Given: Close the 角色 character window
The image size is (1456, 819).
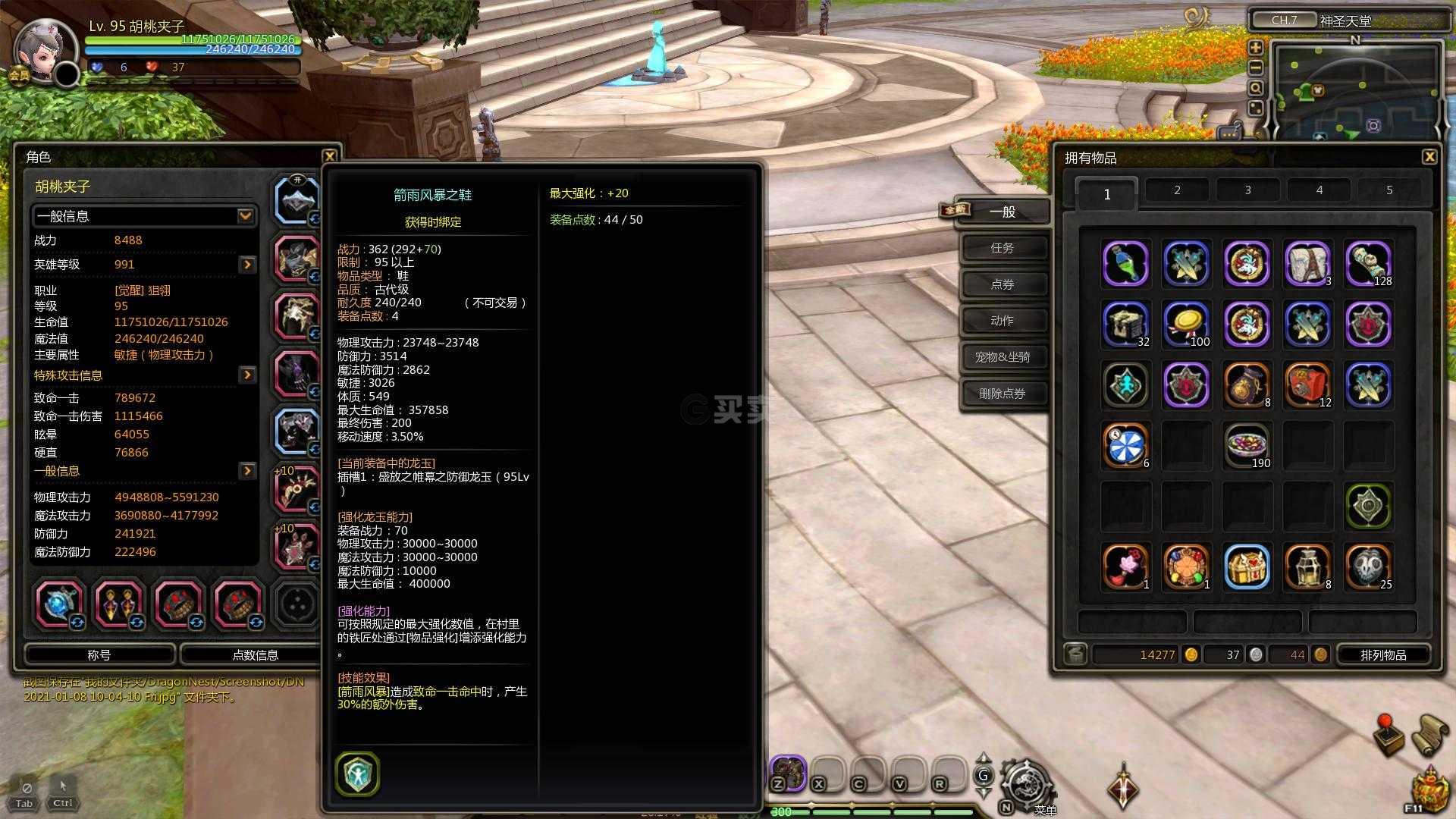Looking at the screenshot, I should tap(329, 156).
